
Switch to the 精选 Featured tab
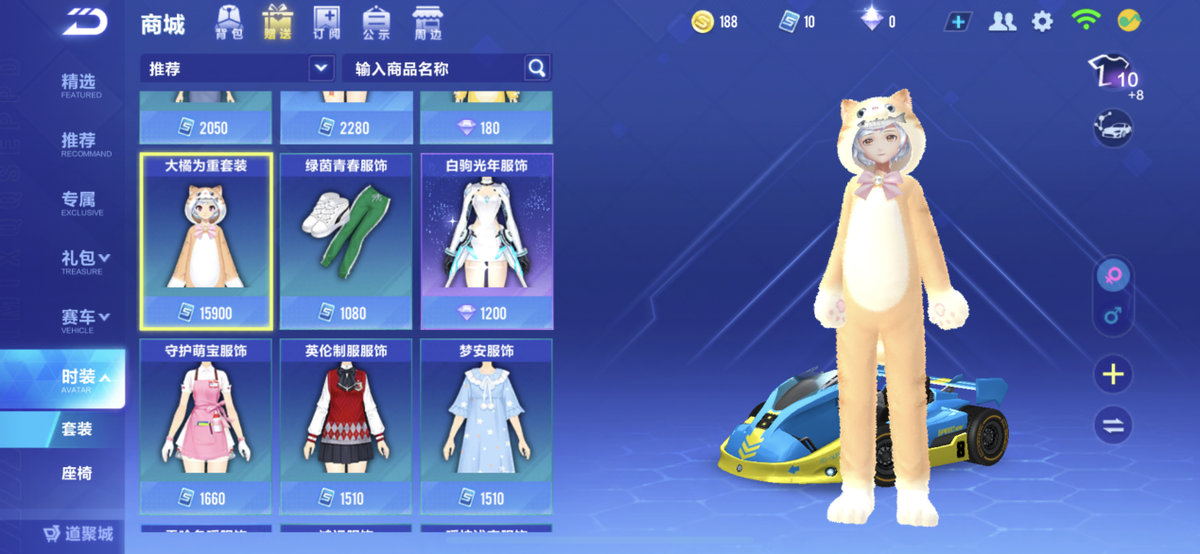(x=80, y=85)
